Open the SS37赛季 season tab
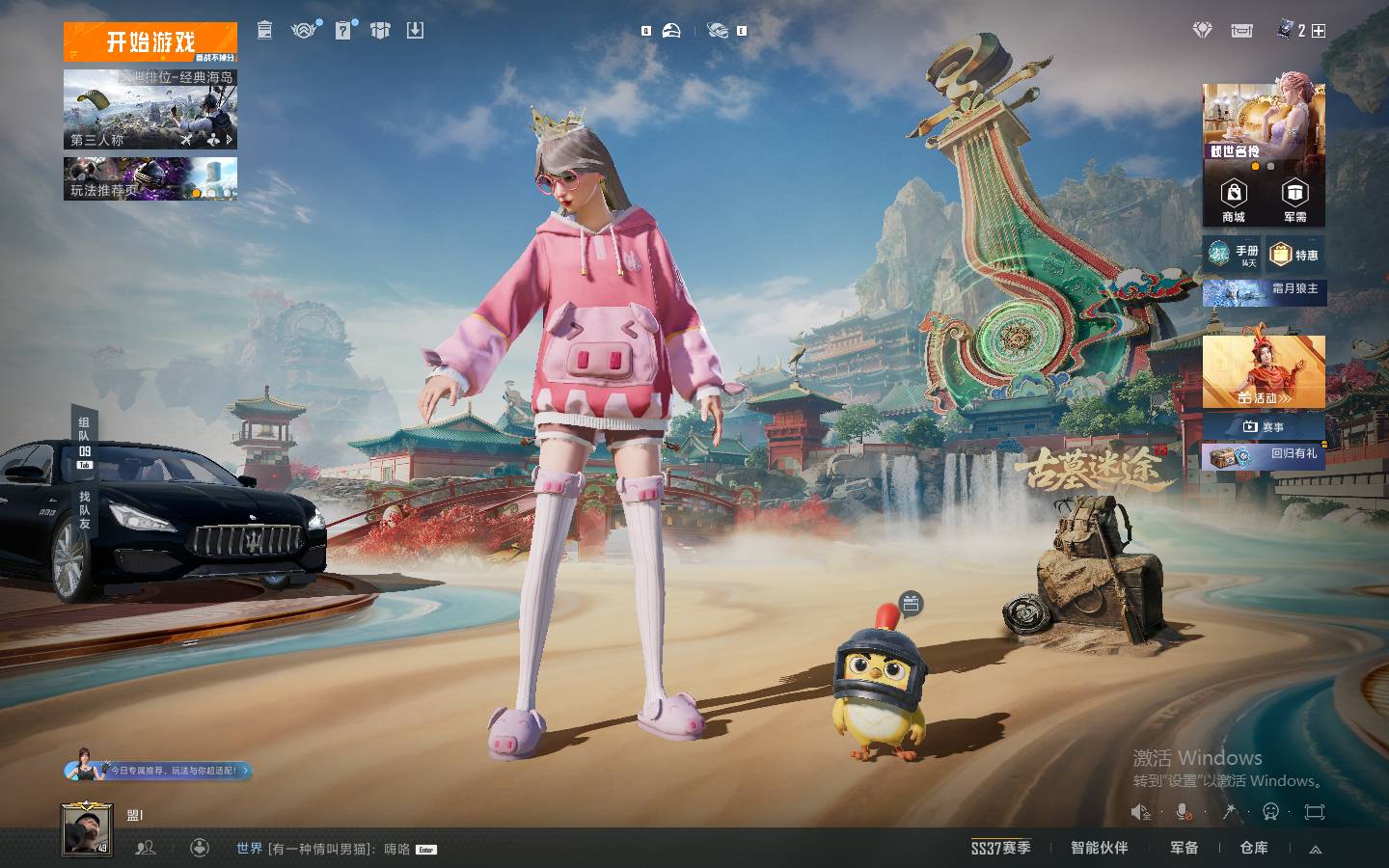The height and width of the screenshot is (868, 1389). (1000, 848)
